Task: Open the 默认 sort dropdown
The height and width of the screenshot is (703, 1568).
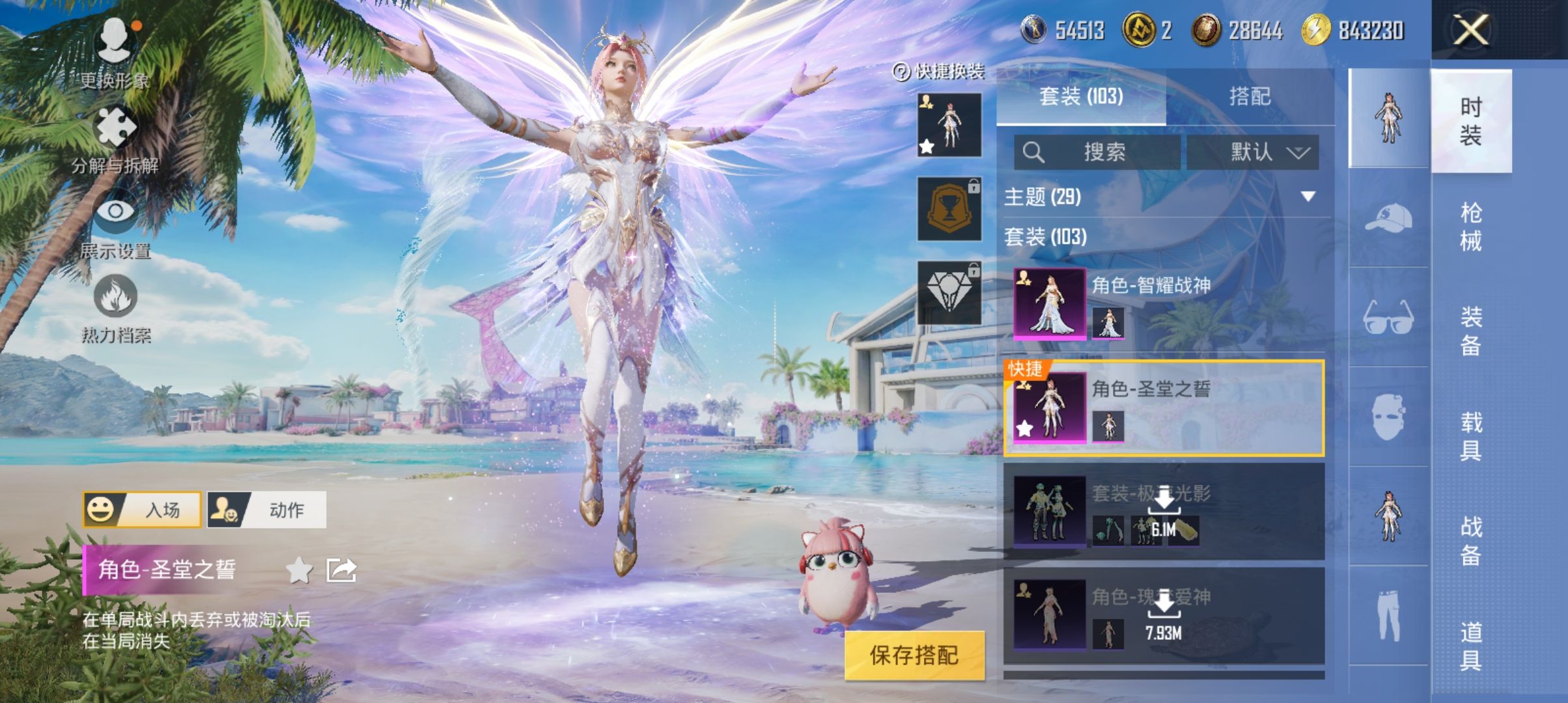Action: [x=1253, y=152]
